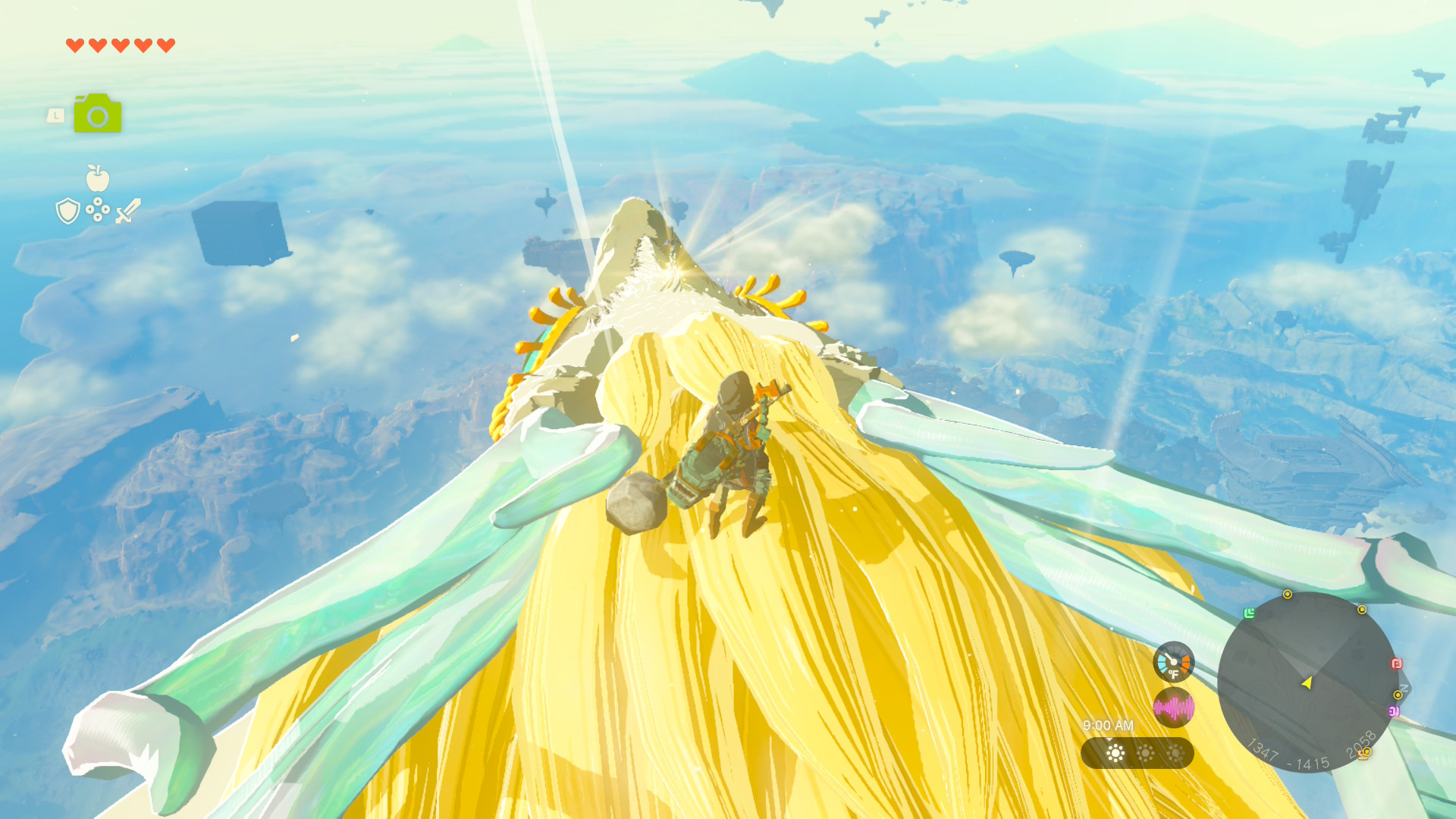Activate the green Camera ability icon
The width and height of the screenshot is (1456, 819).
97,114
